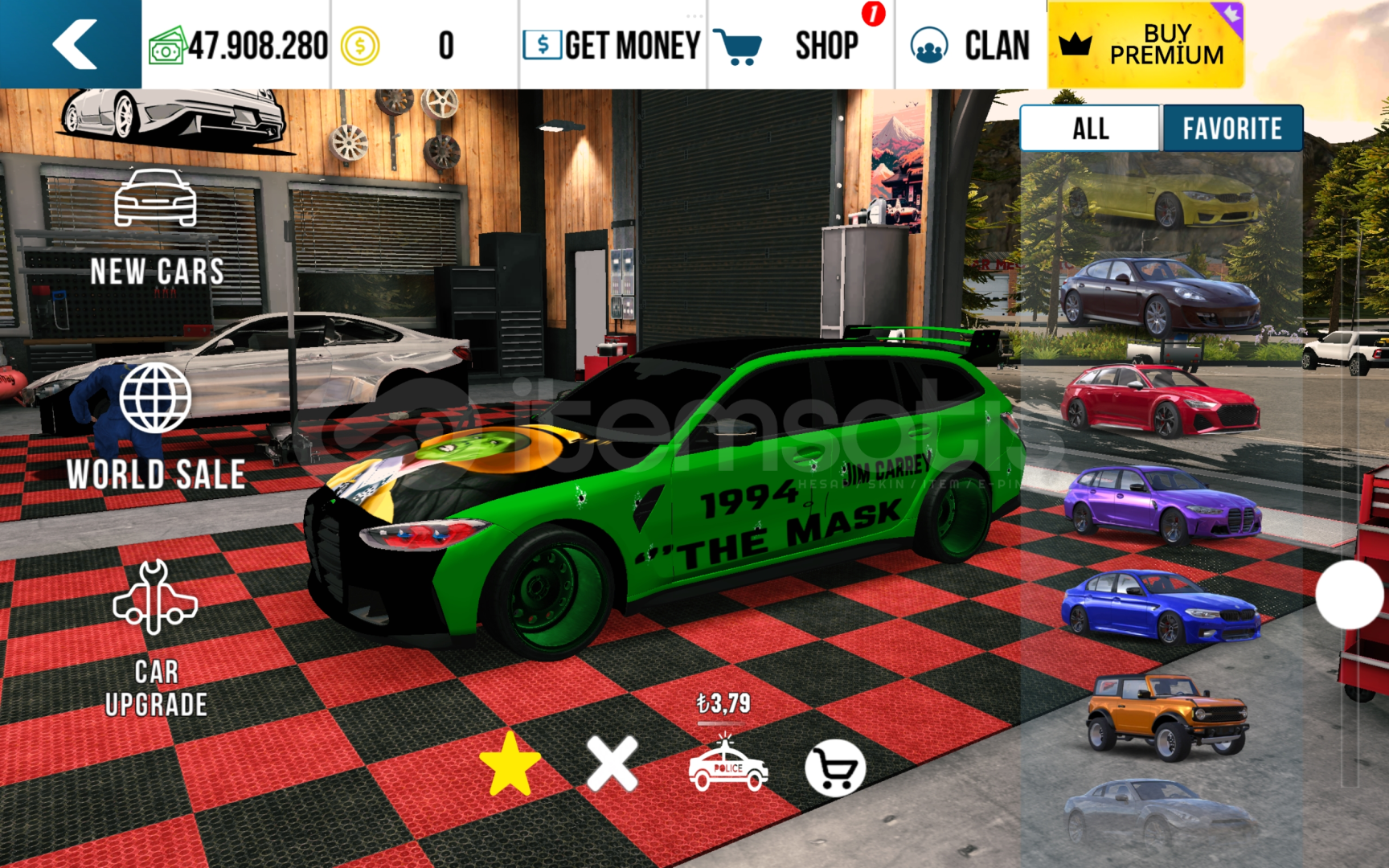Select the blue sedan thumbnail
Image resolution: width=1389 pixels, height=868 pixels.
tap(1159, 607)
